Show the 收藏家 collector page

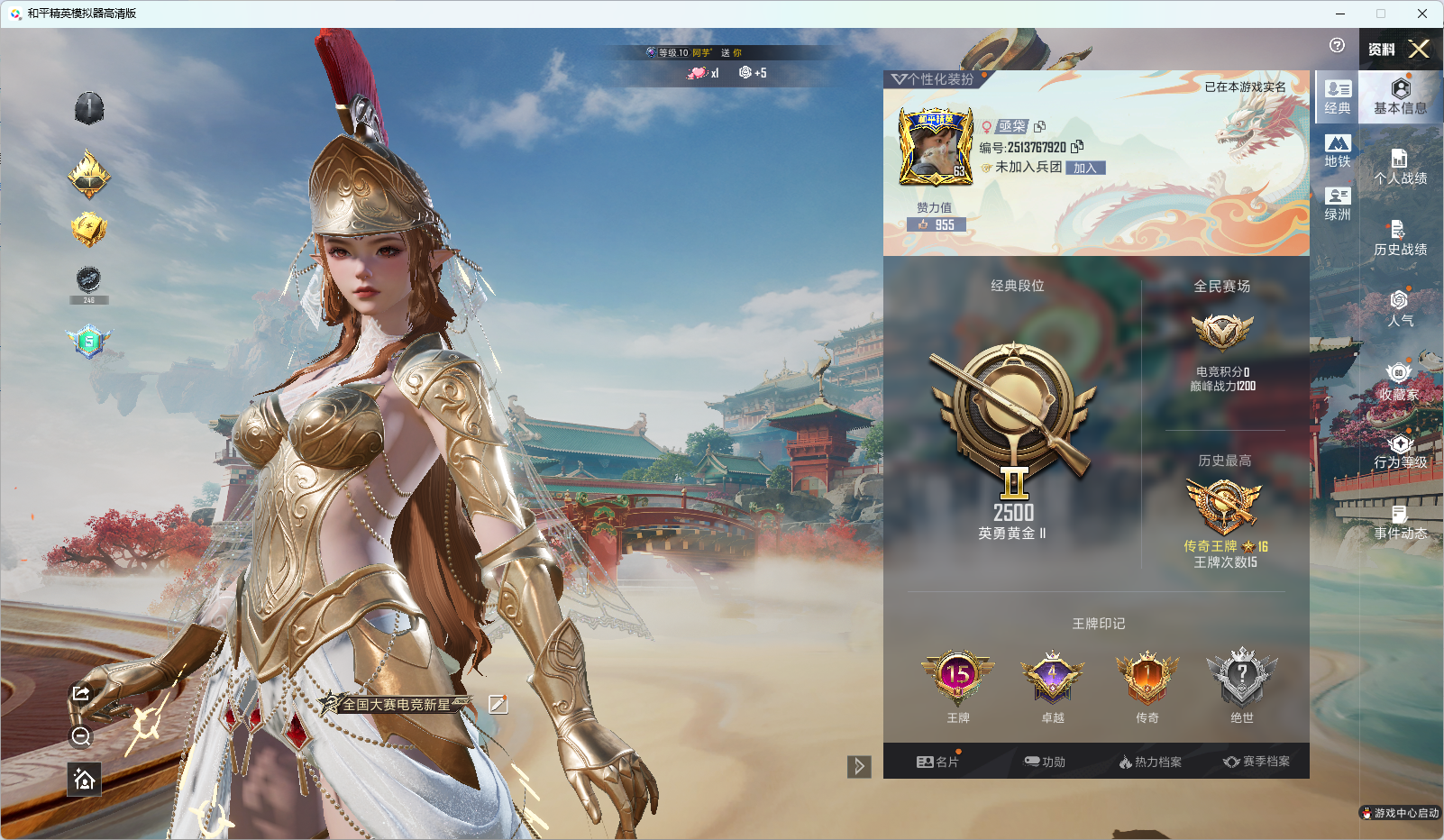click(x=1399, y=382)
